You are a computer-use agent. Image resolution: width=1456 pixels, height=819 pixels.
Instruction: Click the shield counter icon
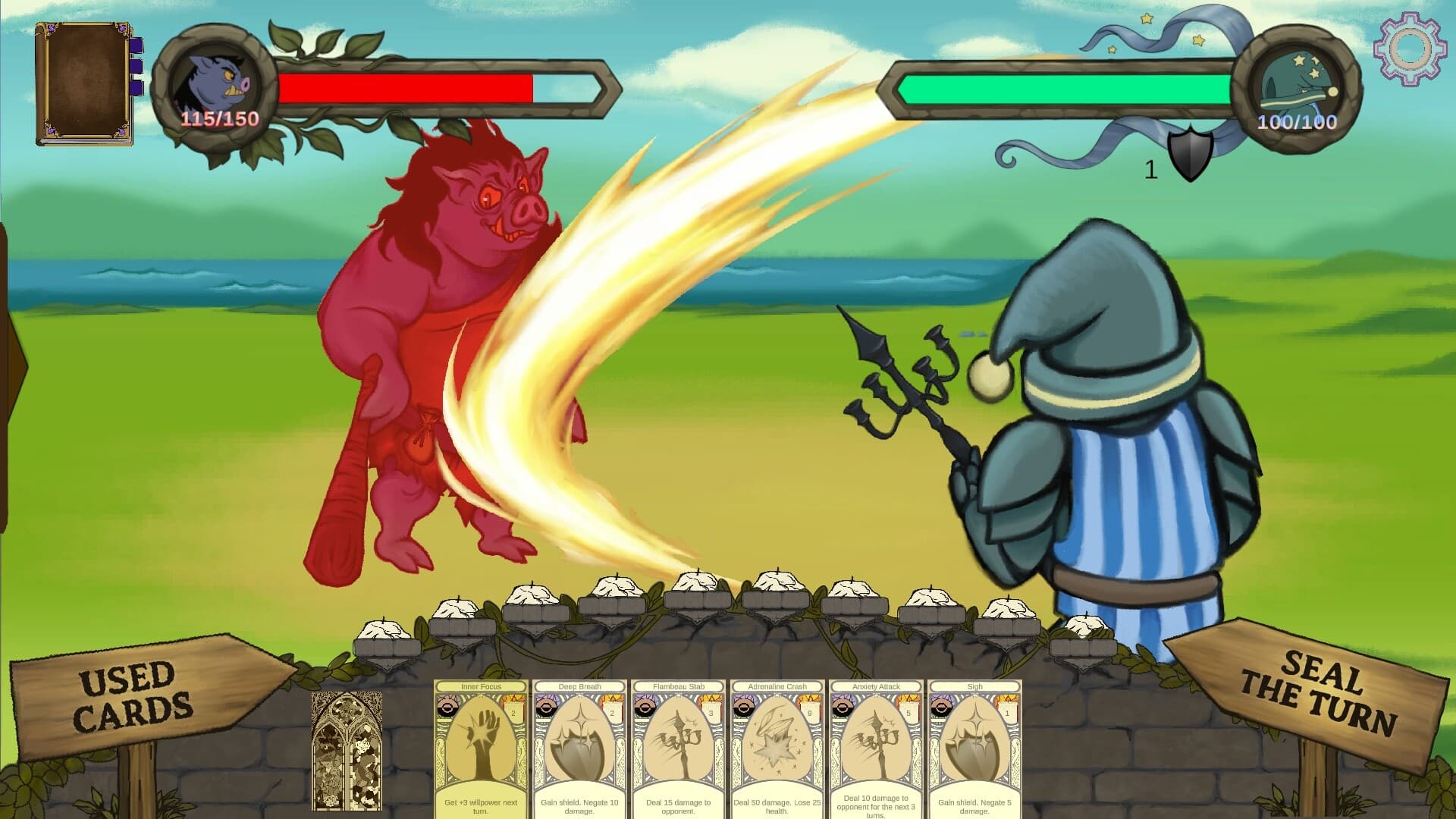tap(1188, 155)
